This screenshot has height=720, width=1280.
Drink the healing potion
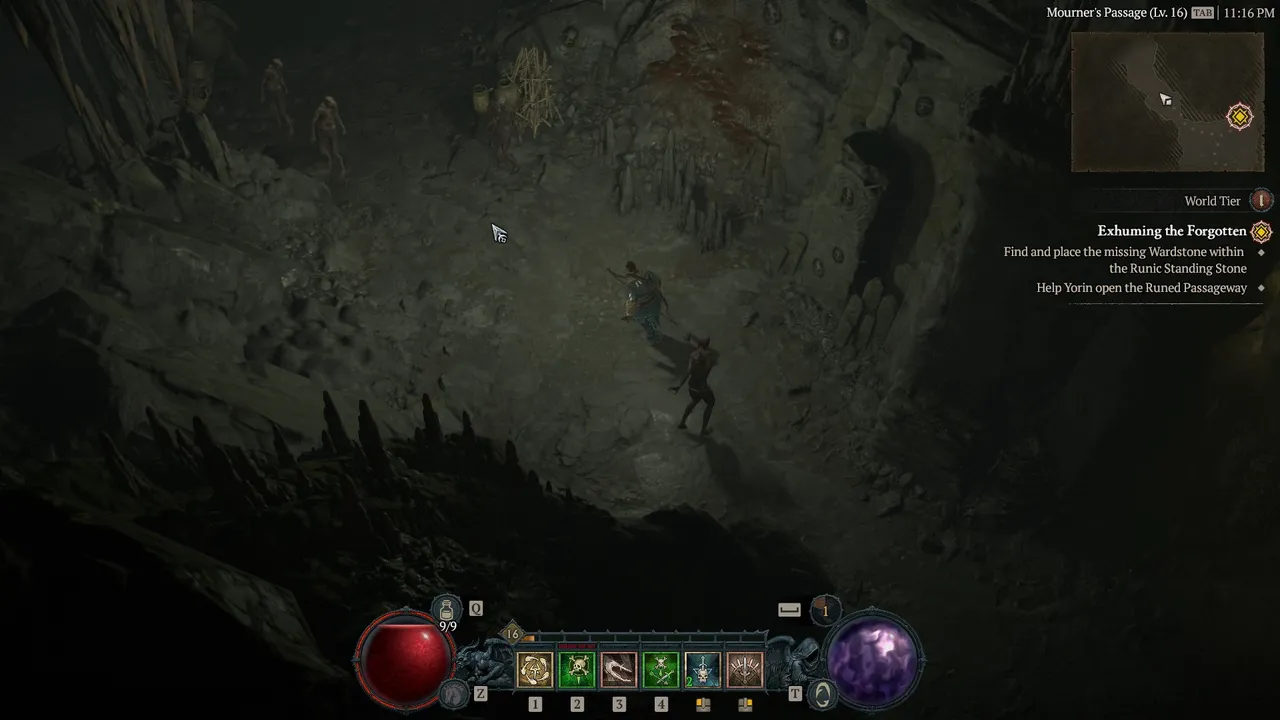click(447, 608)
